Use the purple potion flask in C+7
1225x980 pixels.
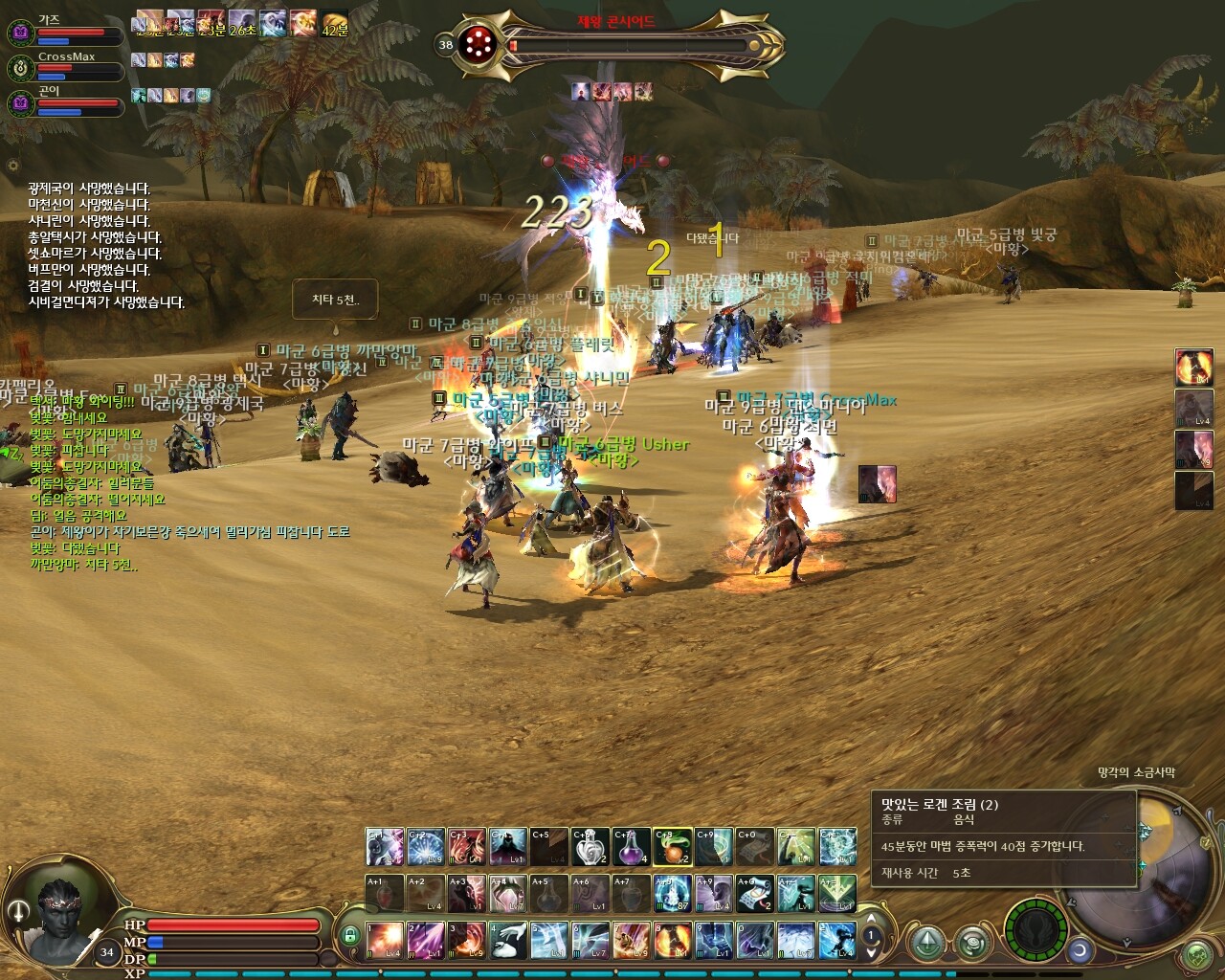[x=633, y=847]
